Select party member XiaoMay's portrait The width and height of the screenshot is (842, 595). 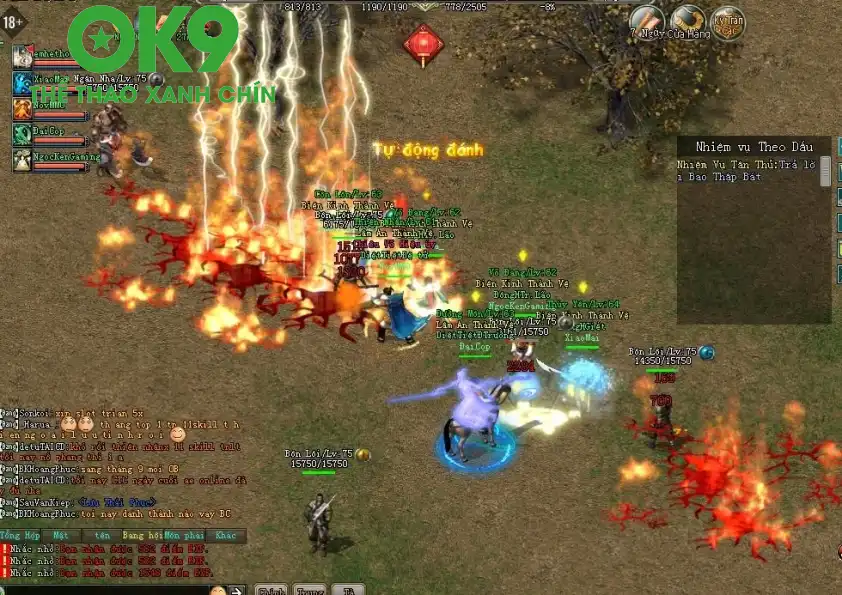point(22,82)
